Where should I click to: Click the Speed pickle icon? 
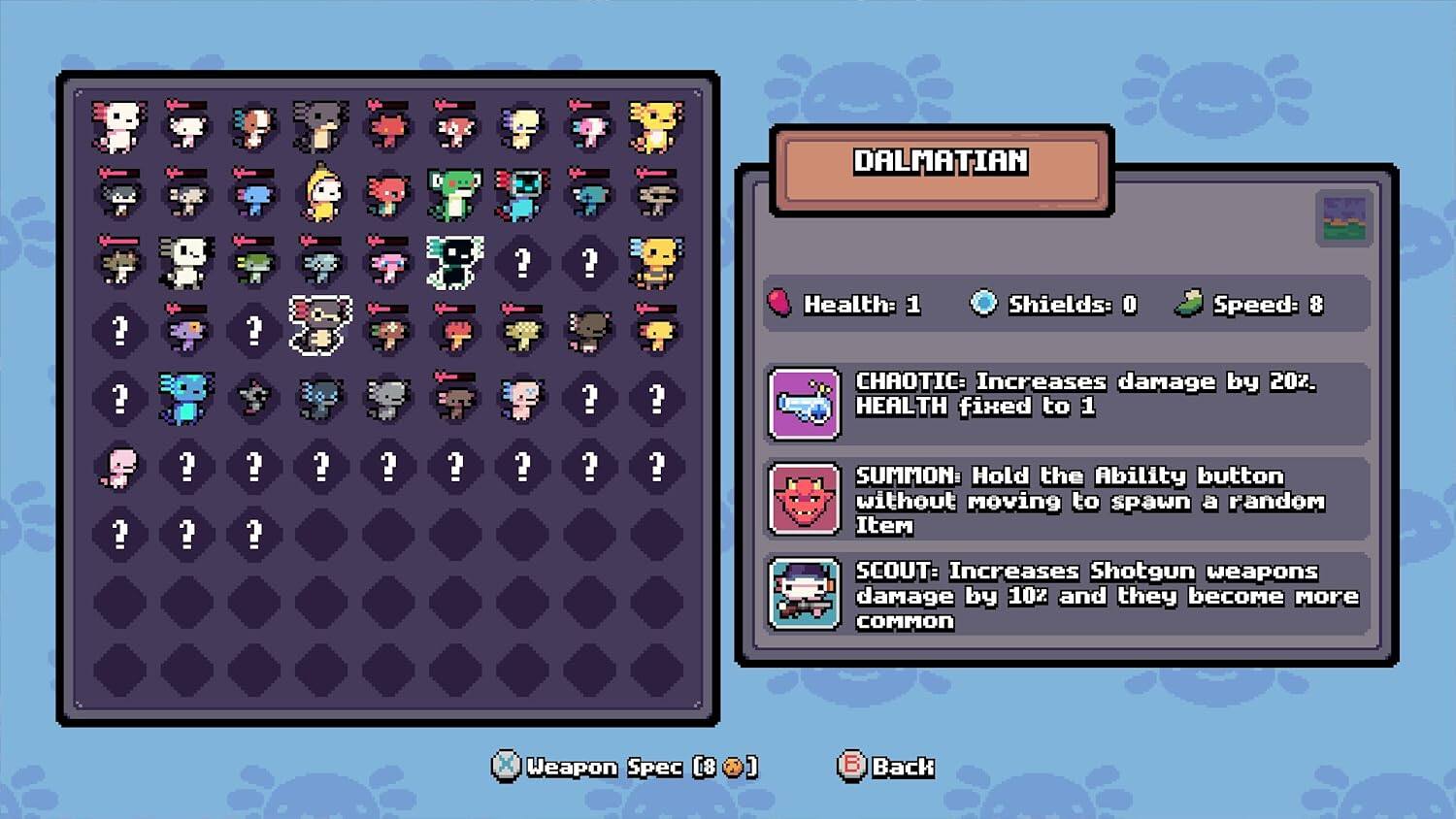1186,302
